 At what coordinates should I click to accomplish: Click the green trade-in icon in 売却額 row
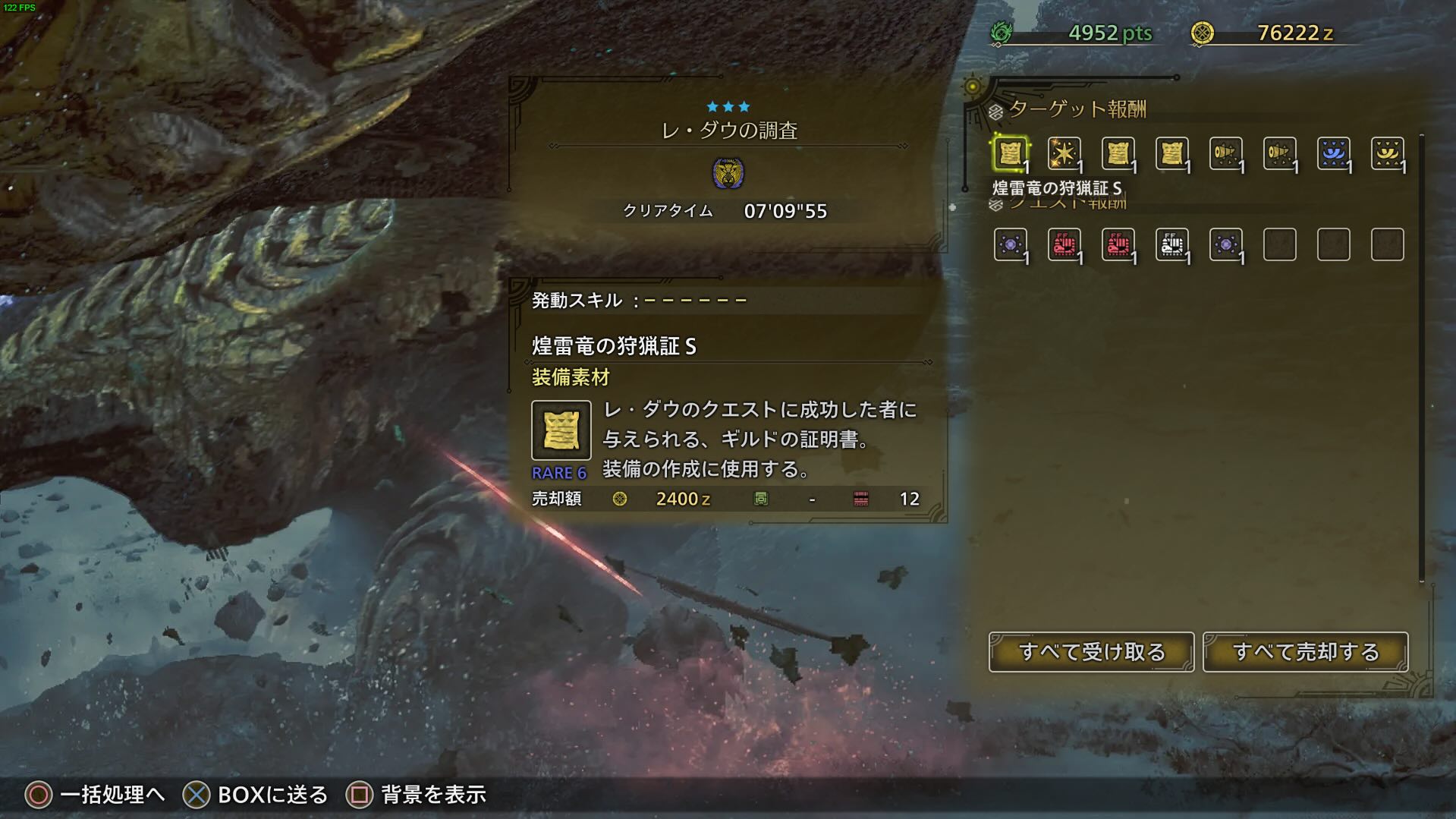[762, 499]
